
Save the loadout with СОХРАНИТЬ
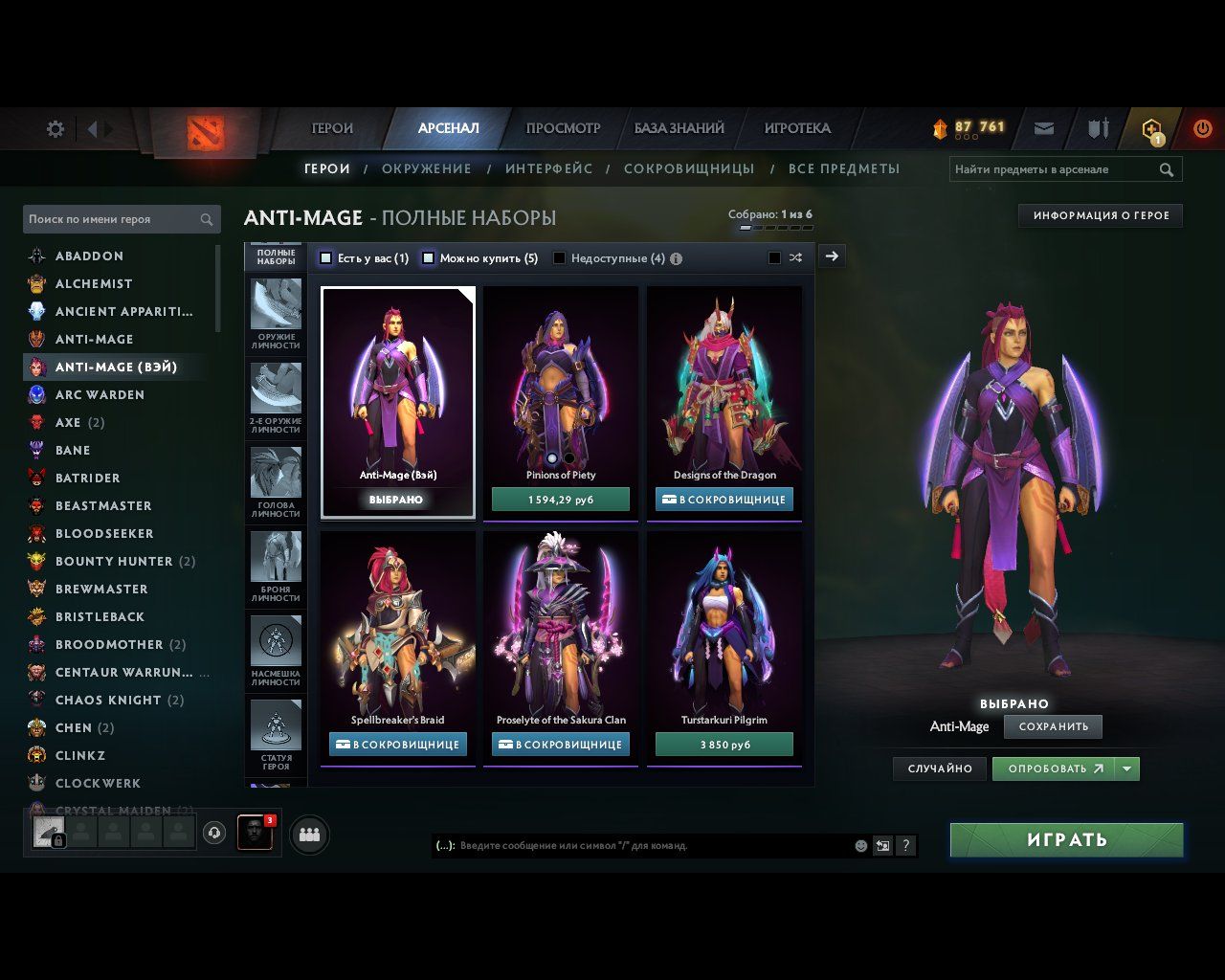[x=1053, y=726]
